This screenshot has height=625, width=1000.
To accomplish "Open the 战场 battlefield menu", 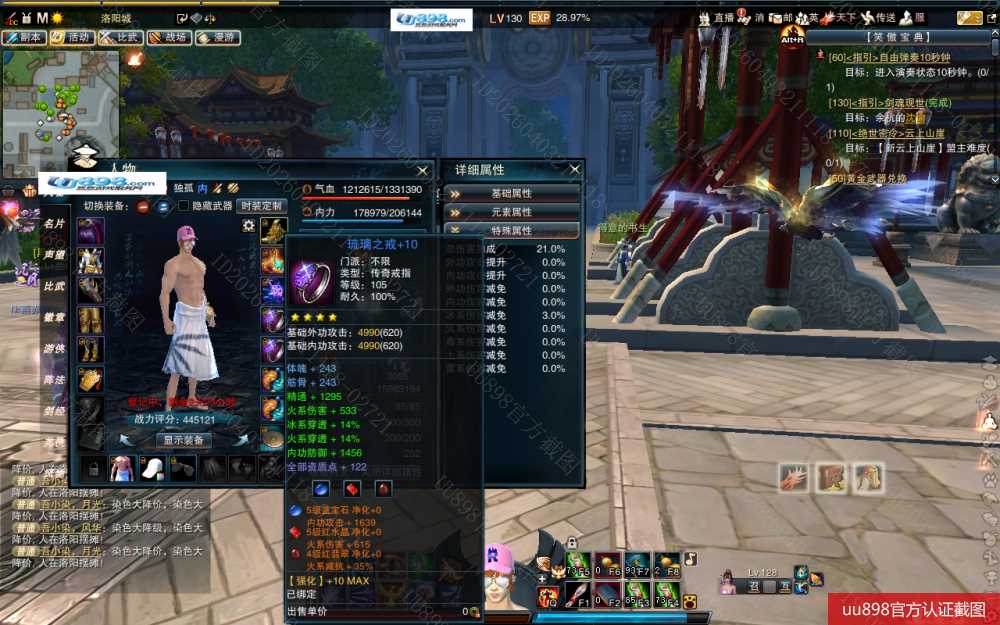I will (x=169, y=37).
